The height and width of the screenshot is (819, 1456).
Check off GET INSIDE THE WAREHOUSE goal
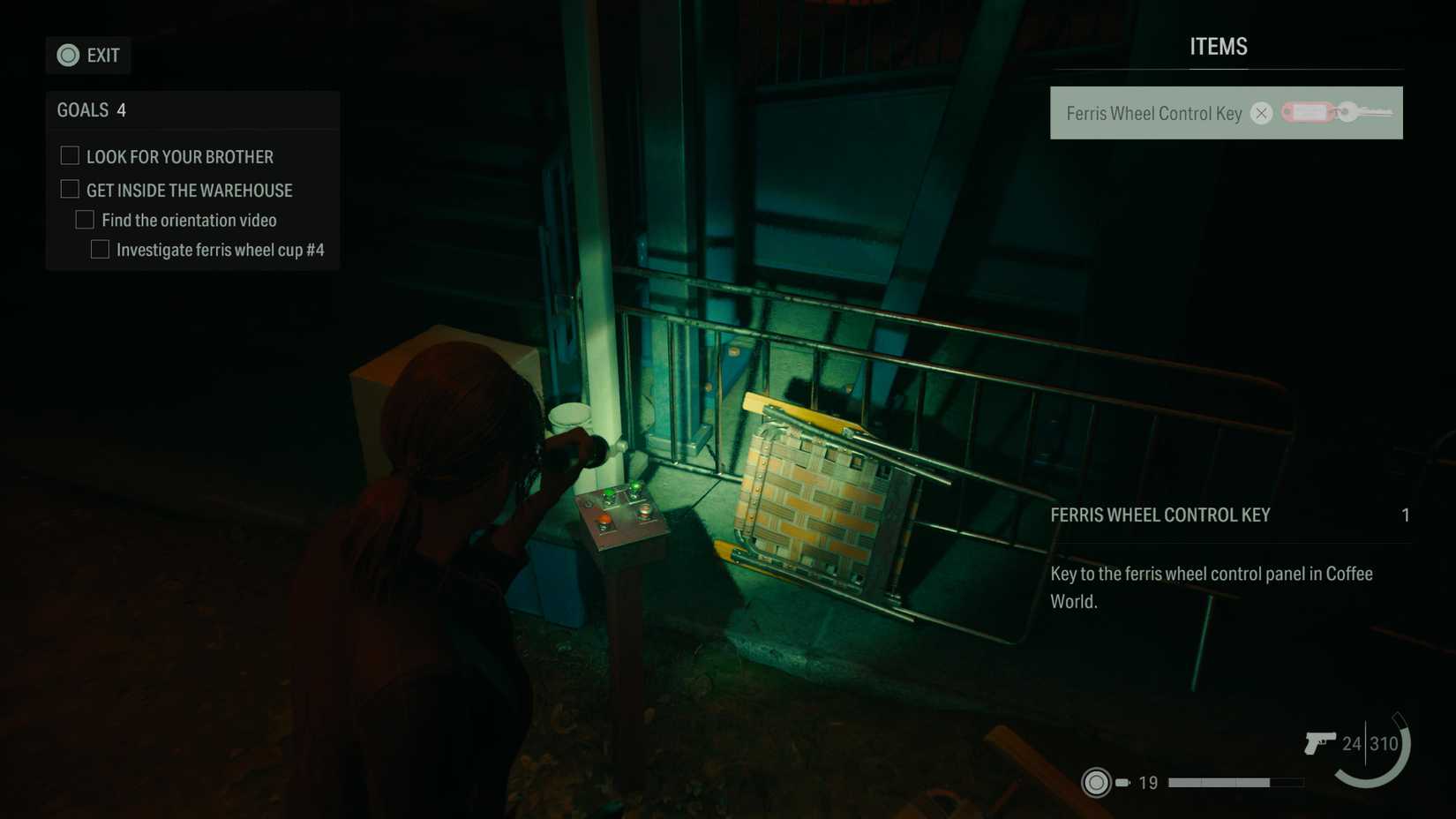(x=69, y=188)
